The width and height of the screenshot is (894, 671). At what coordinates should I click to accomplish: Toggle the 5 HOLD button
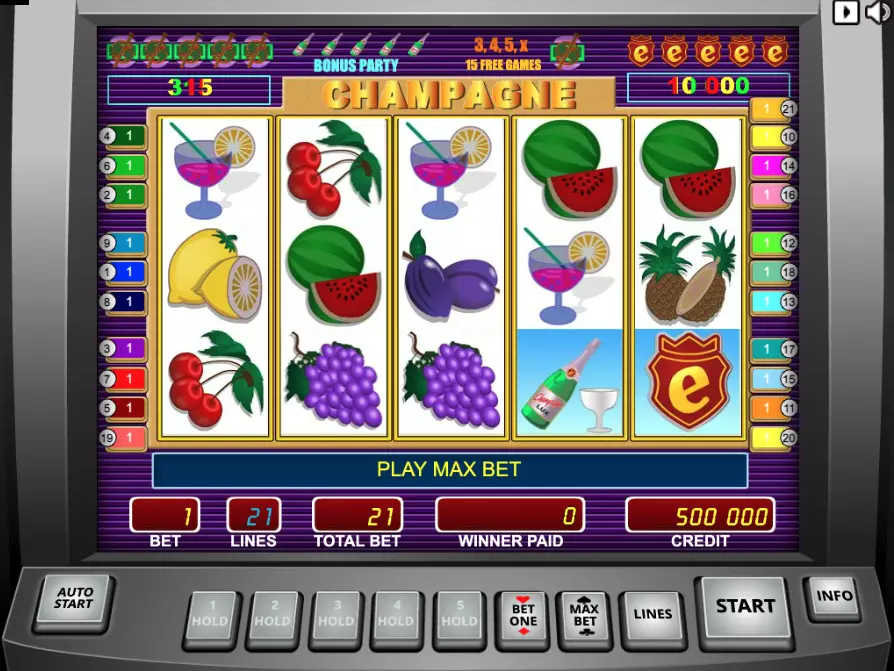pos(460,615)
